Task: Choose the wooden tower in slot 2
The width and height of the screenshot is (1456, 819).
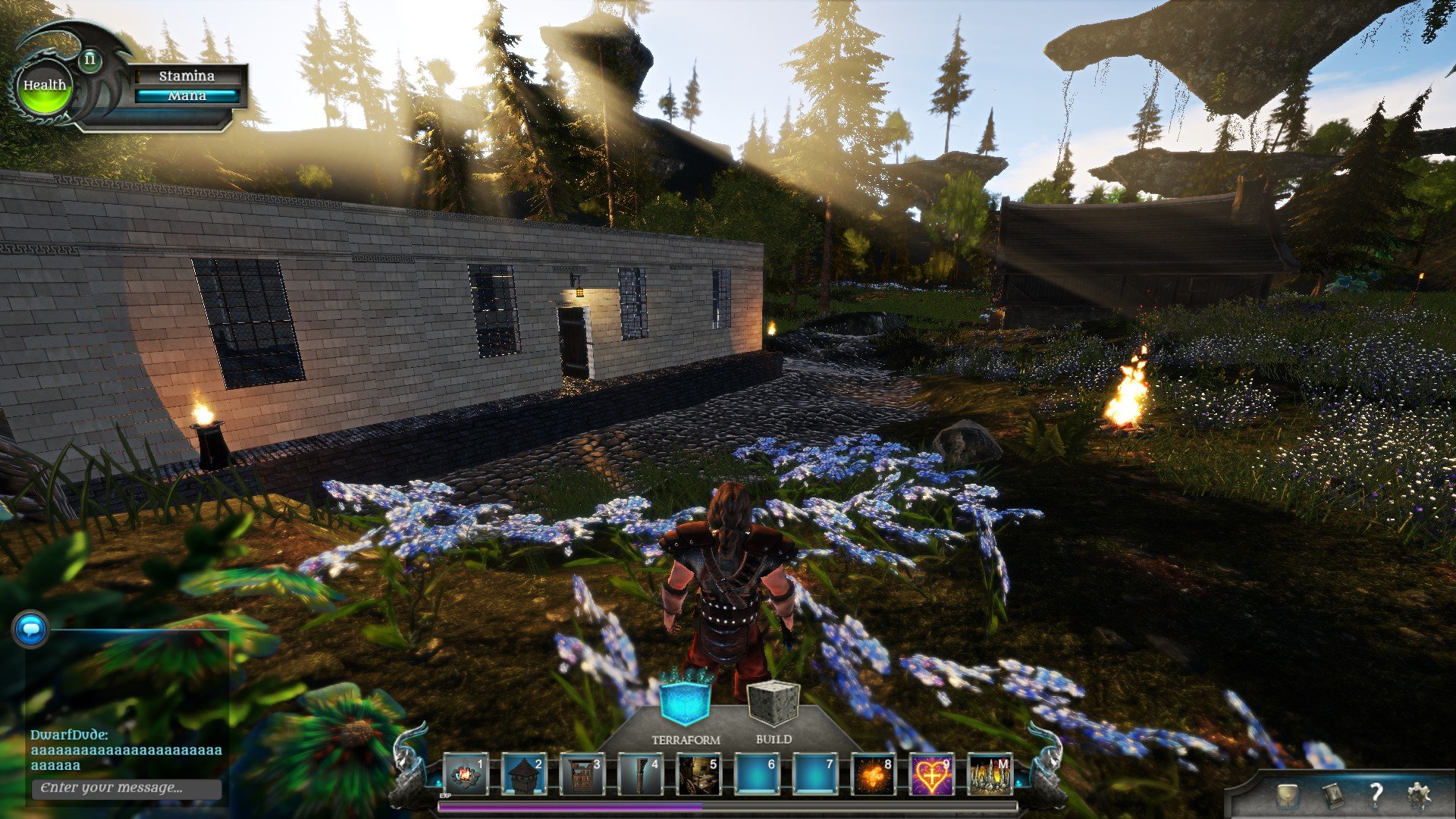Action: click(523, 775)
